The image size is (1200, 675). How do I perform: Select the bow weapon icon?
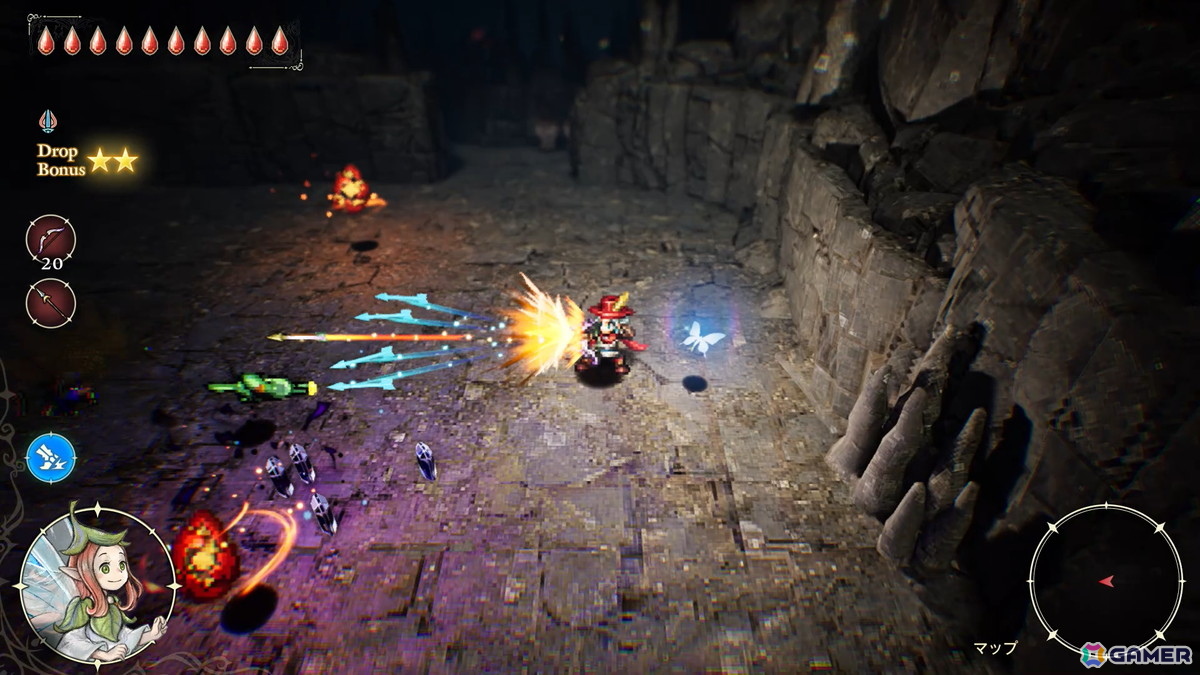click(x=50, y=240)
